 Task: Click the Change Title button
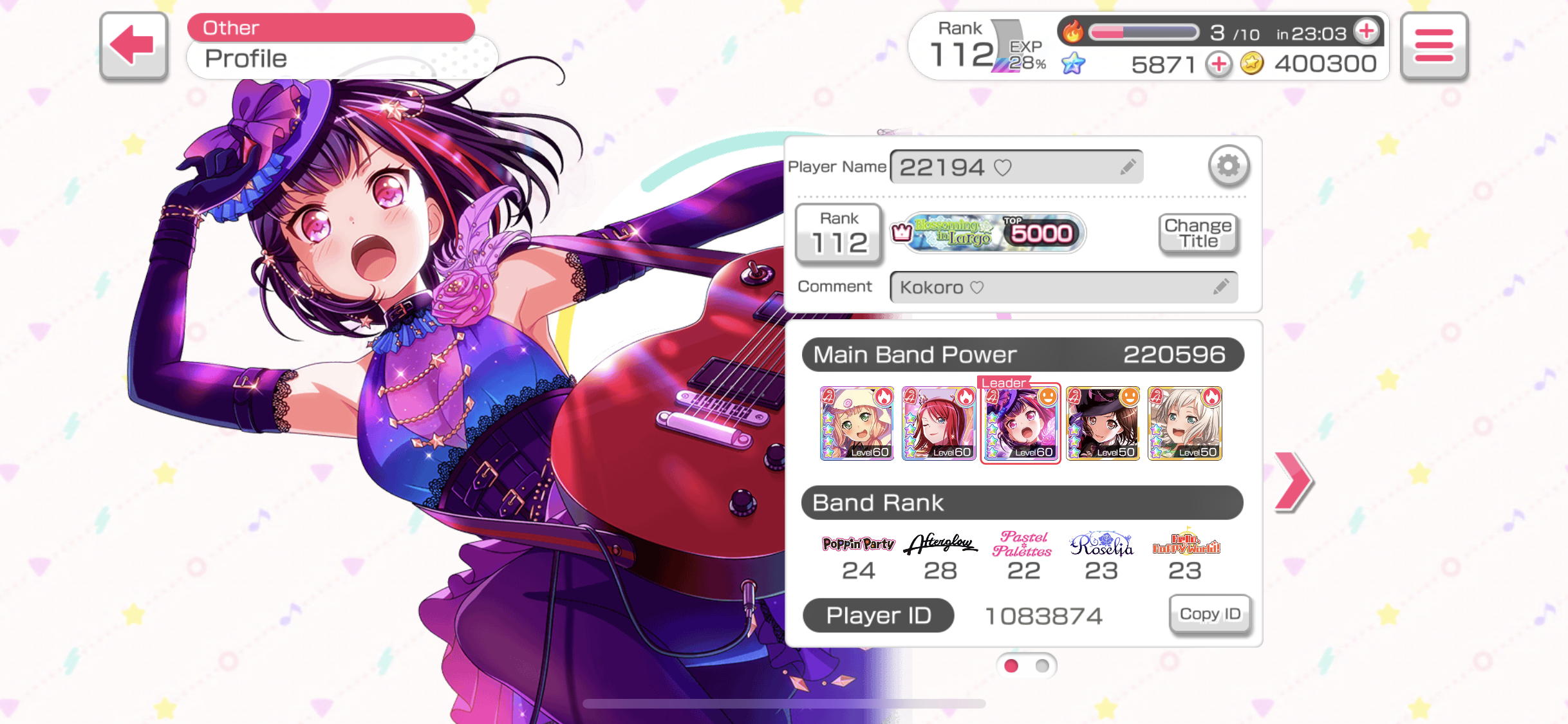[1198, 234]
